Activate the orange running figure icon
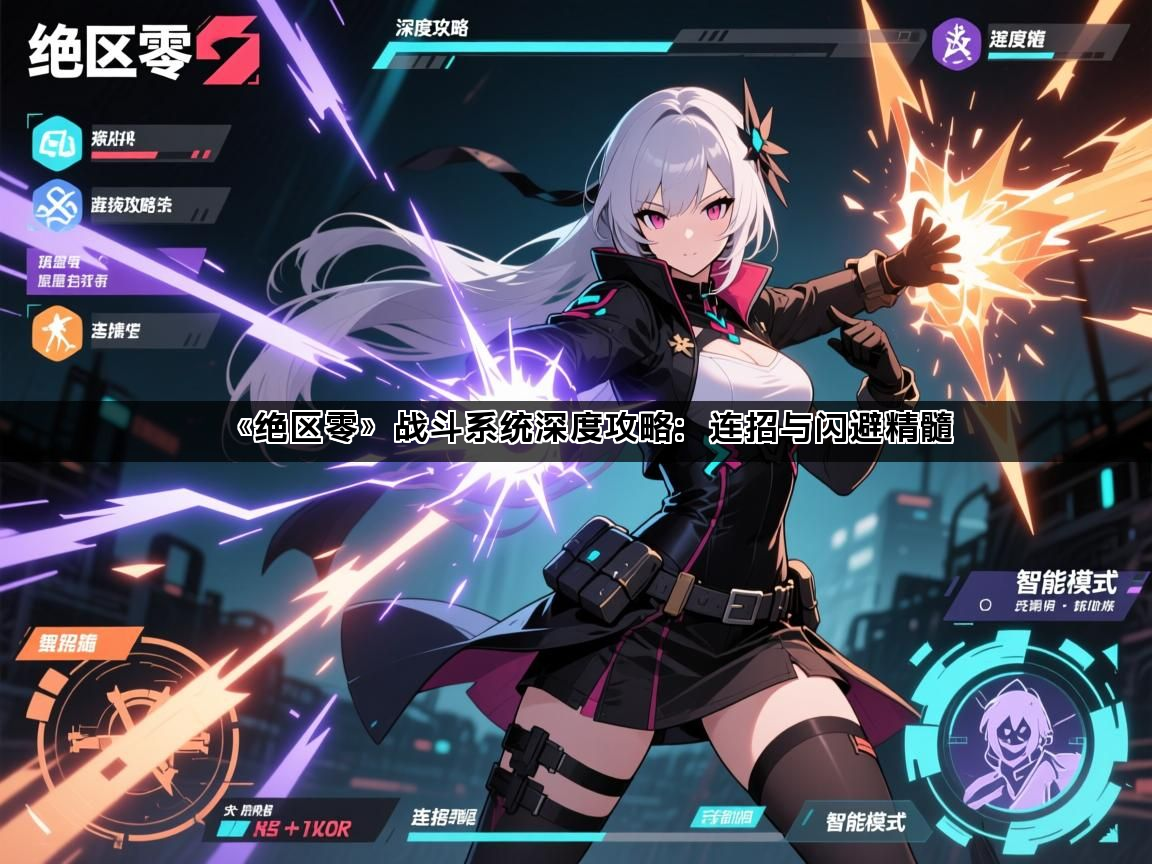The width and height of the screenshot is (1152, 864). click(x=57, y=331)
